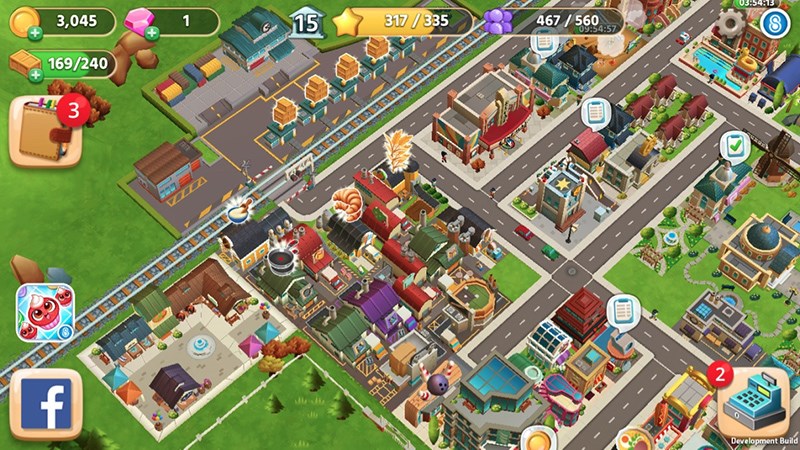
Task: Open the notebook journal with 3 notifications
Action: click(x=46, y=130)
